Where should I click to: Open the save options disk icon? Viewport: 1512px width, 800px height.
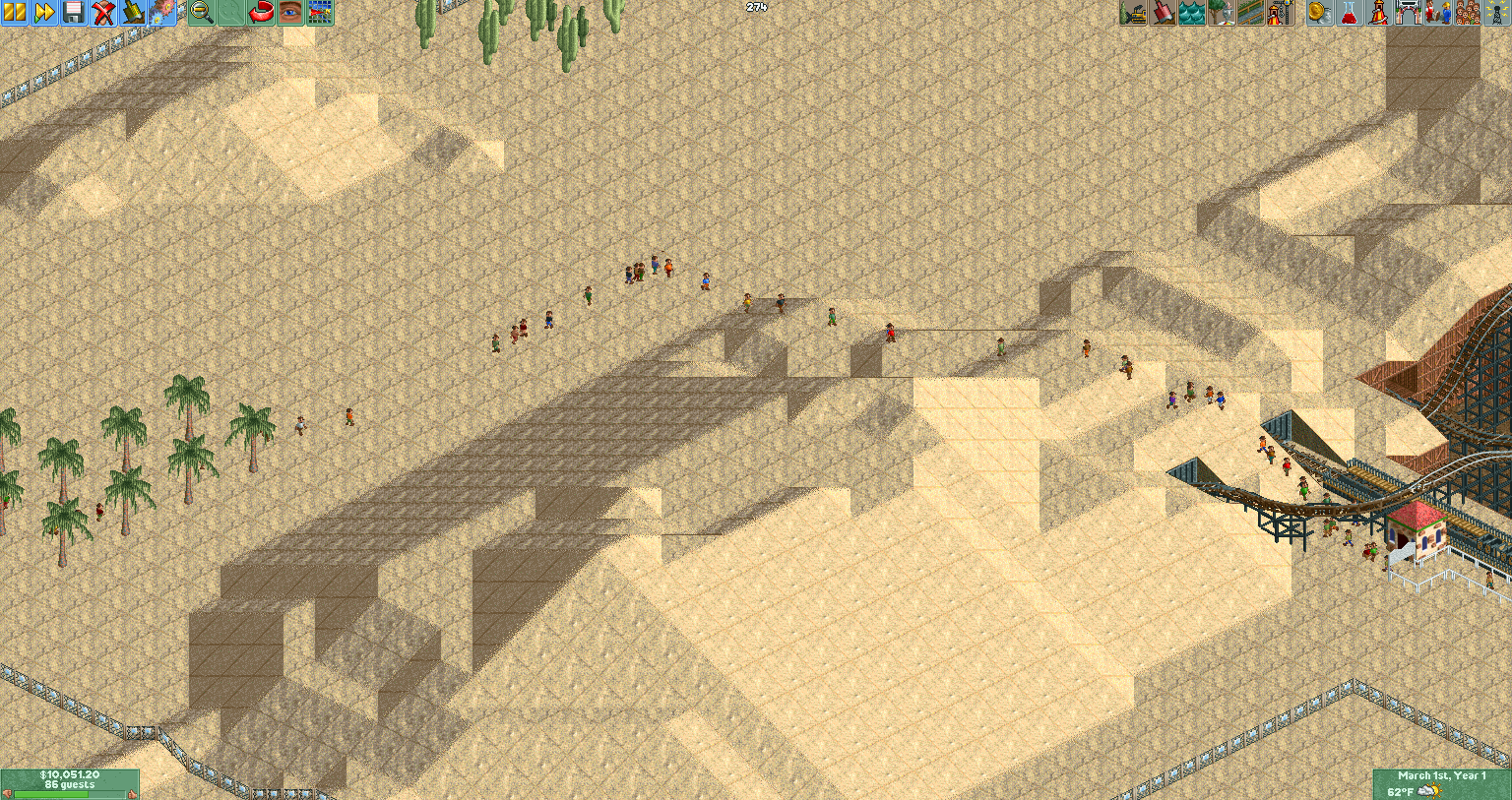coord(75,14)
